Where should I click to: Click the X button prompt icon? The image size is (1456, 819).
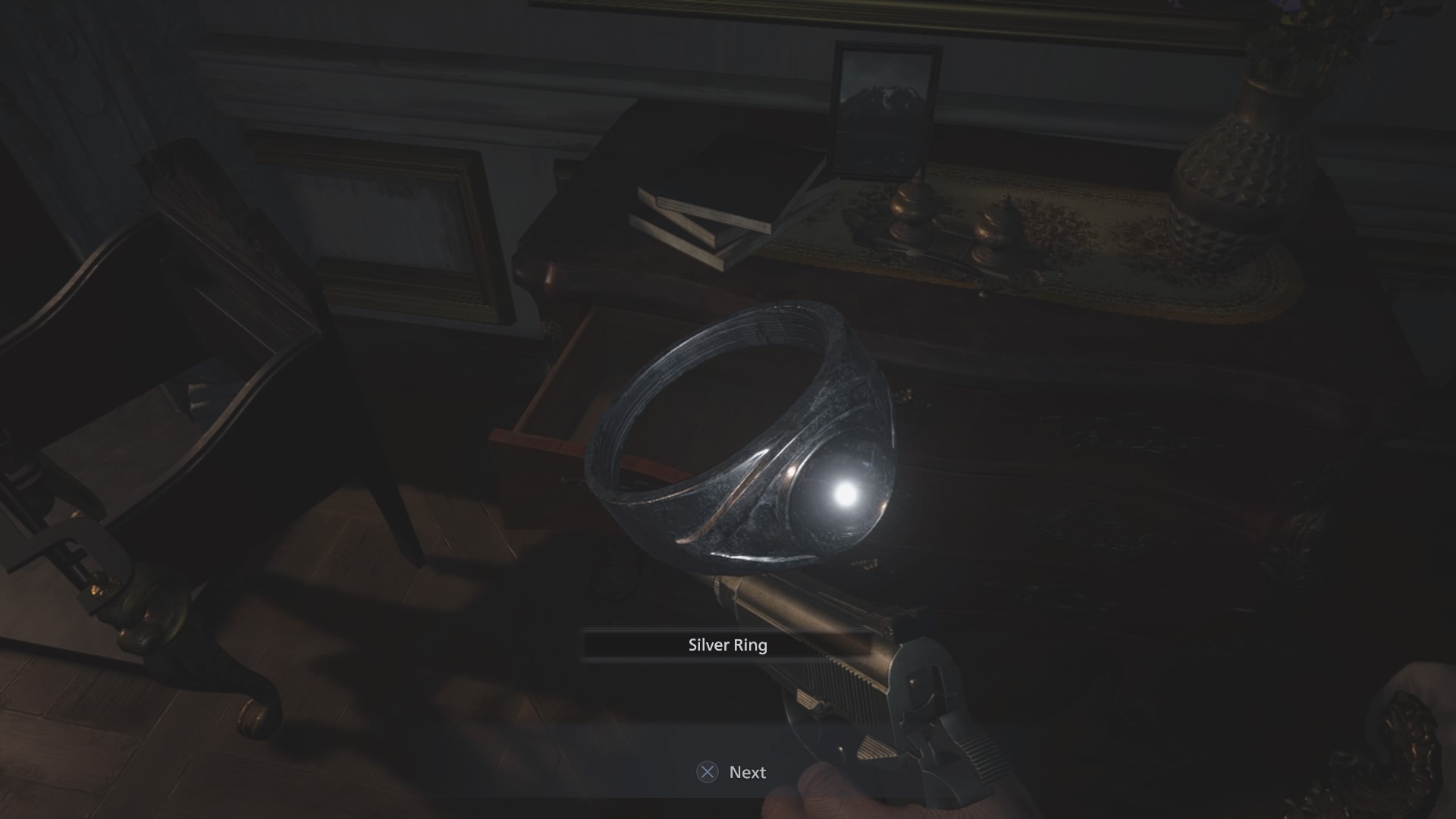(708, 772)
